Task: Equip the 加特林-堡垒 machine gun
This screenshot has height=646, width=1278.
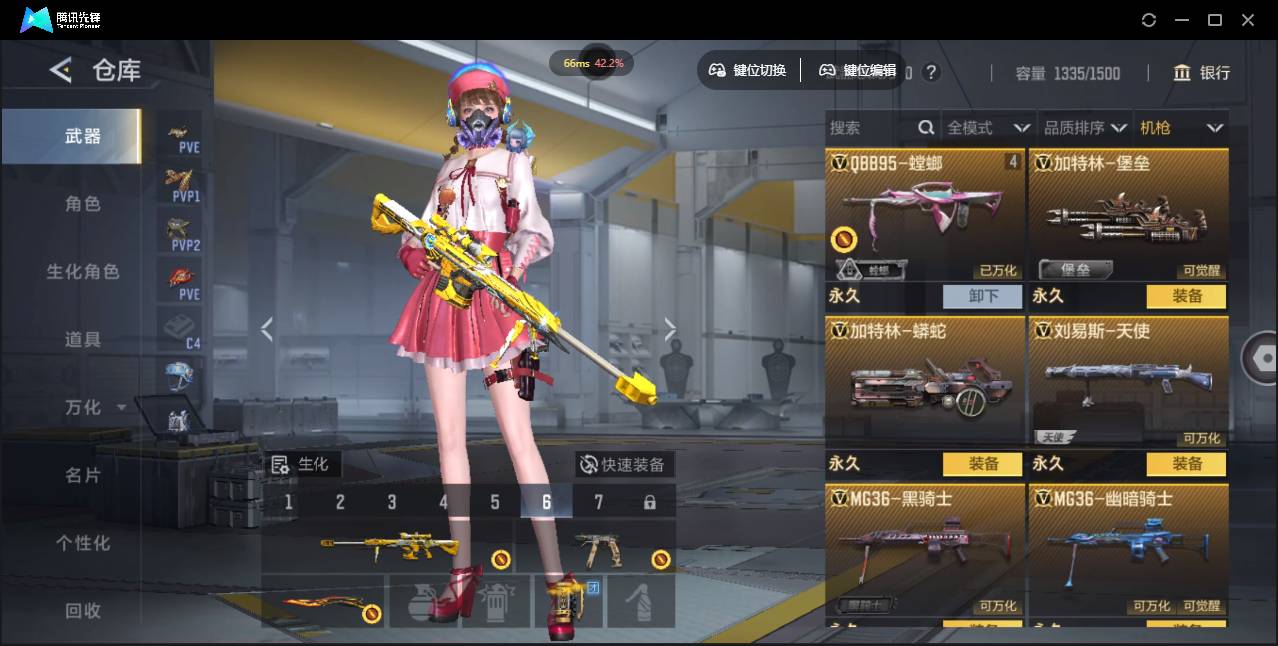Action: (1186, 296)
